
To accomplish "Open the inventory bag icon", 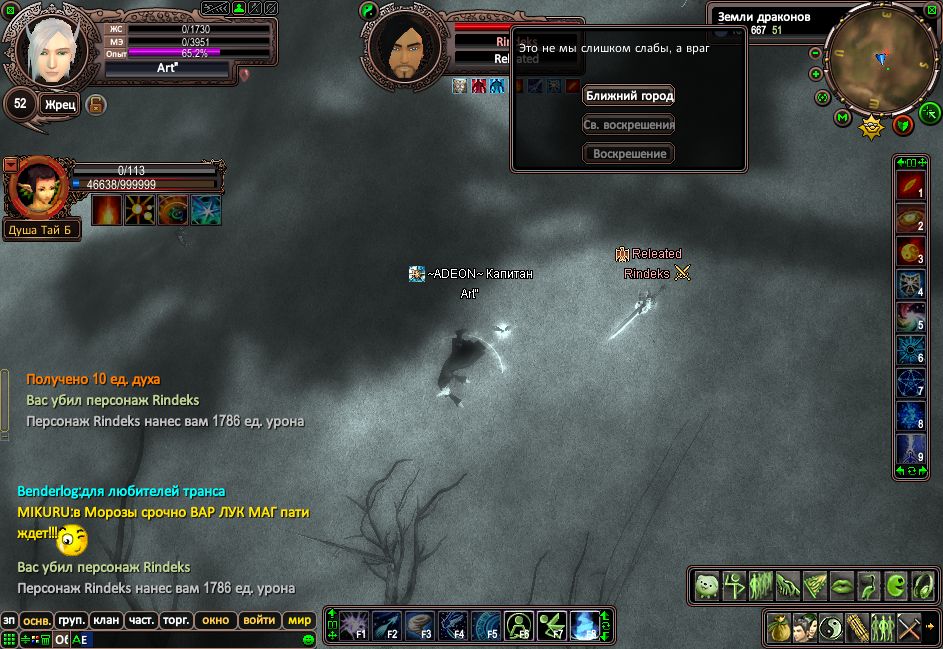I will coord(780,628).
